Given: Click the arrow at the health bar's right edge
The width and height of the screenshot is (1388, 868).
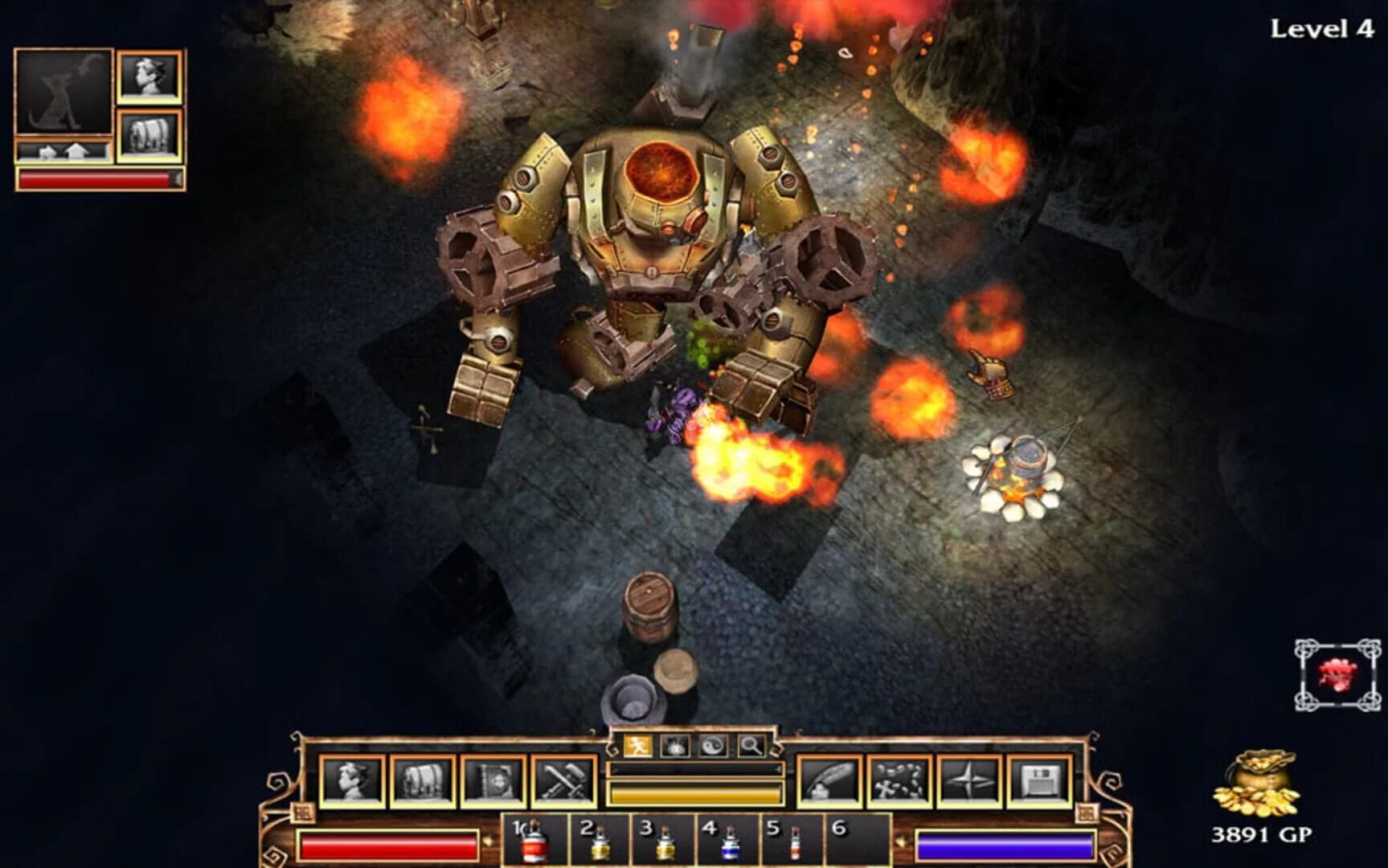Looking at the screenshot, I should coord(488,841).
